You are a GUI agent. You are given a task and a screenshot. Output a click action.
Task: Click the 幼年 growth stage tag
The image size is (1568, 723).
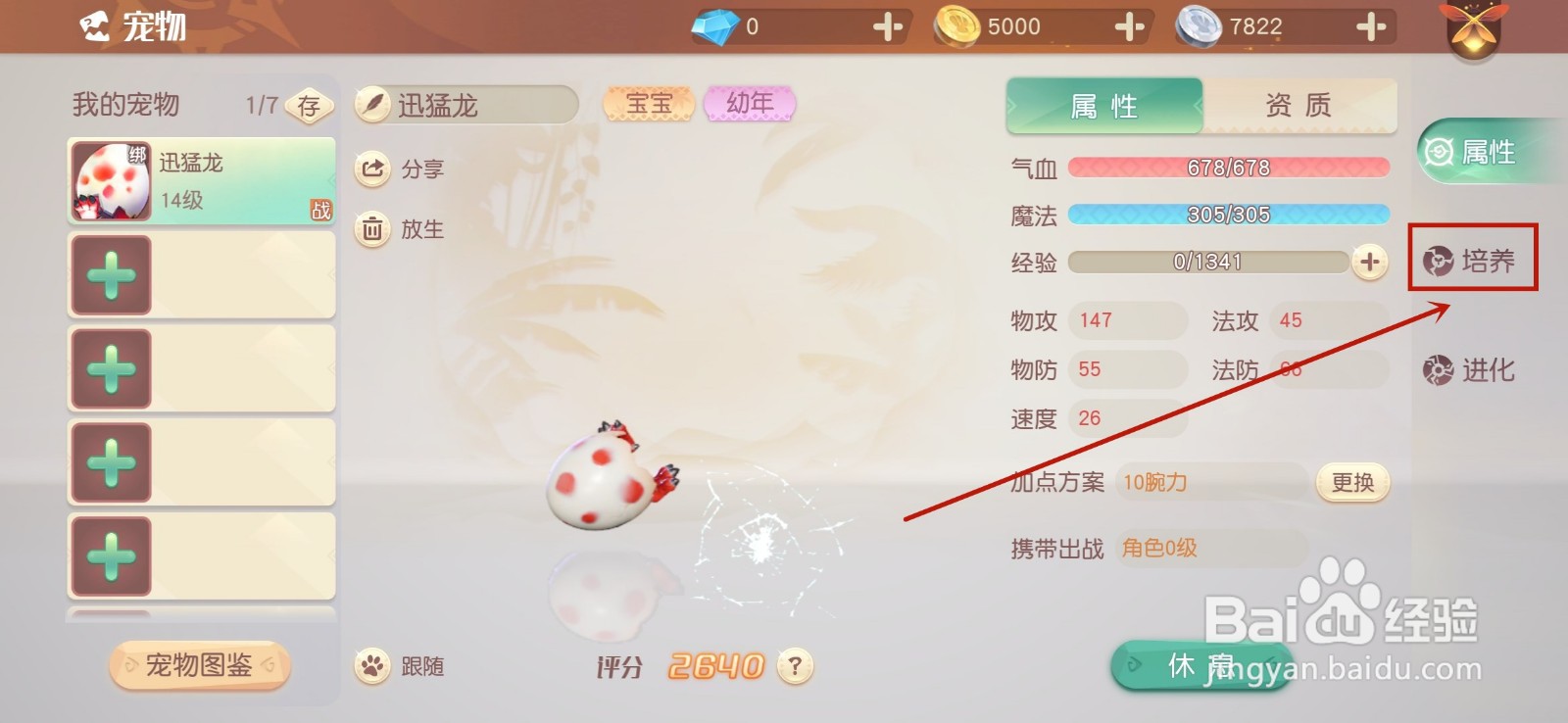(x=750, y=102)
